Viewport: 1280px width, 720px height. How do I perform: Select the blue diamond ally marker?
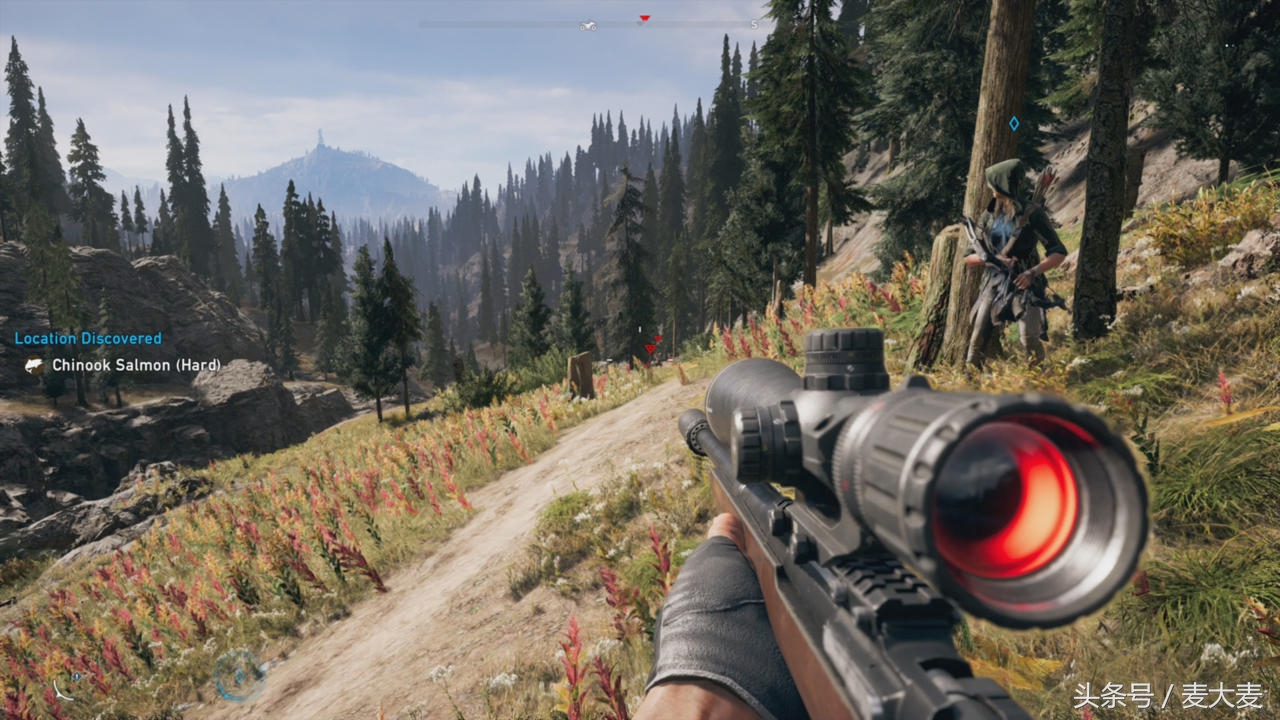click(x=1014, y=123)
